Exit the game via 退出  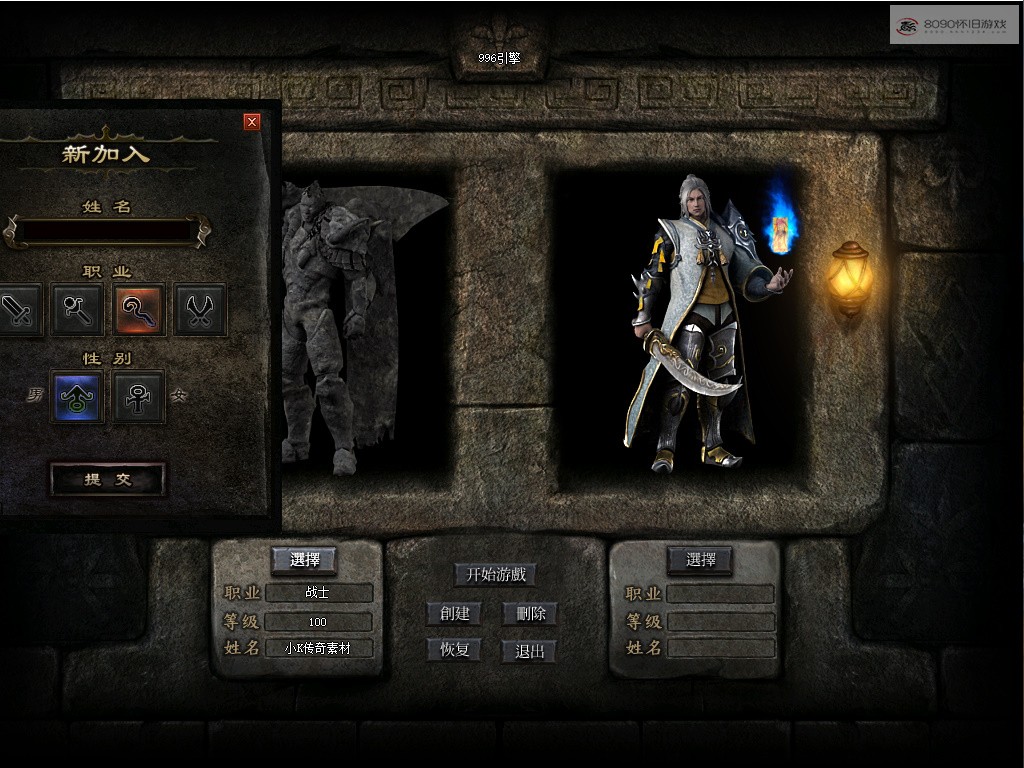click(530, 652)
